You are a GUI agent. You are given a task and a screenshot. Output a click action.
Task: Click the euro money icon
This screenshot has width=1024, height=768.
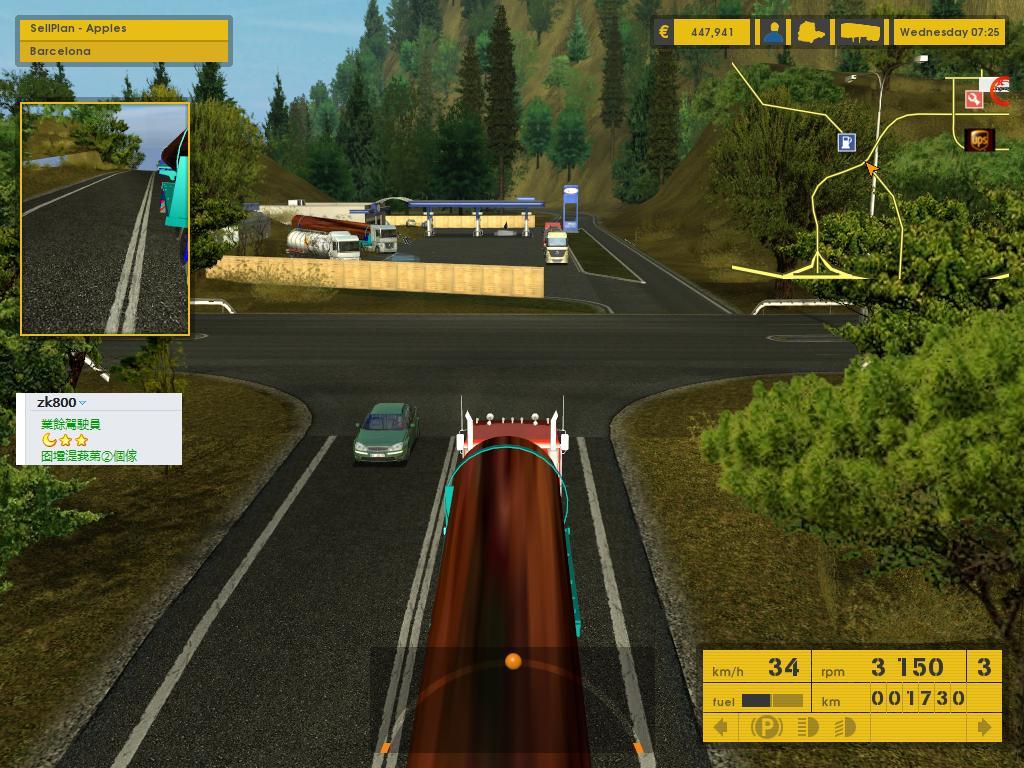point(663,32)
